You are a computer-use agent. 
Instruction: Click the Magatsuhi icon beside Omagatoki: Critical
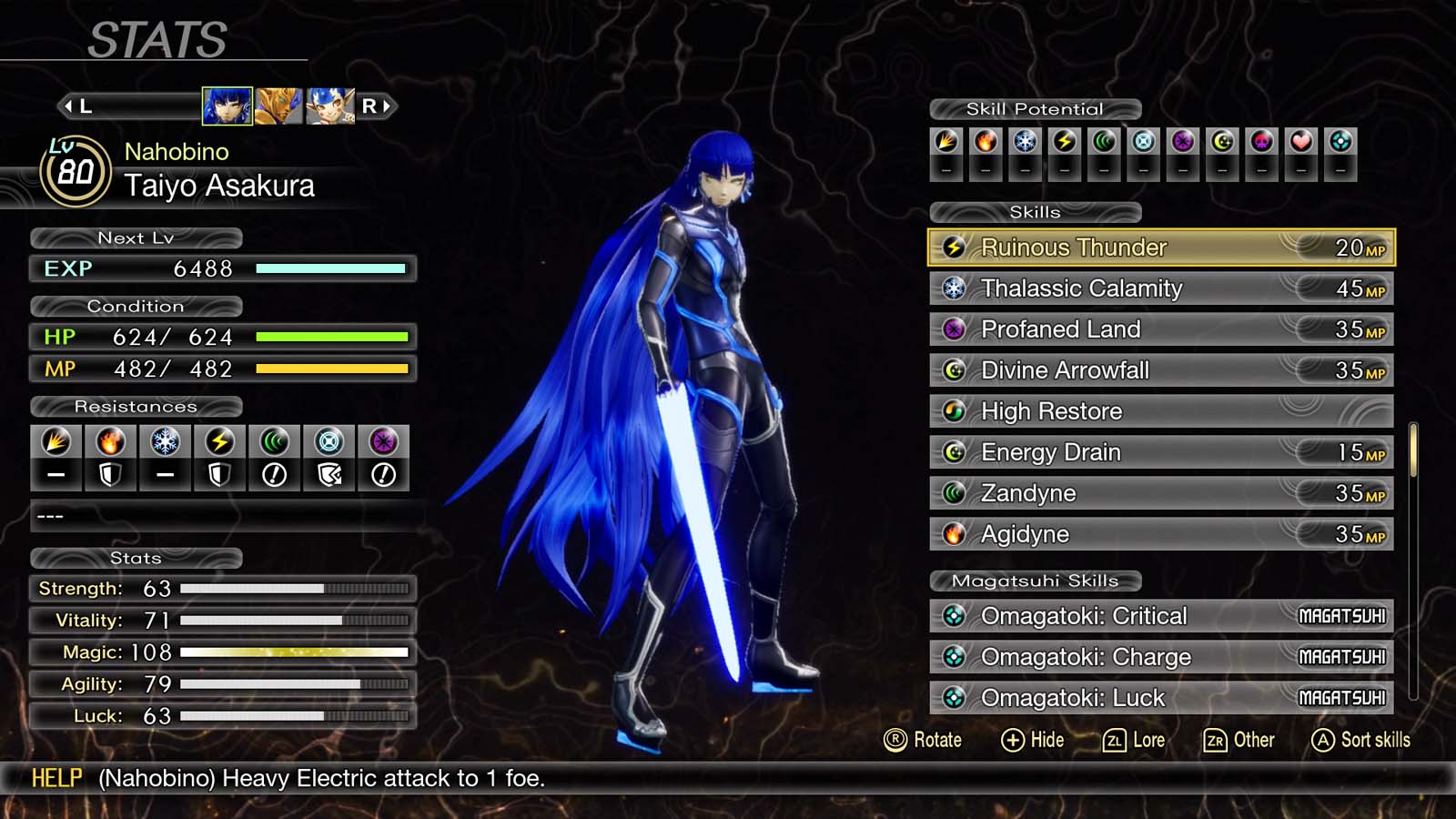pyautogui.click(x=954, y=616)
